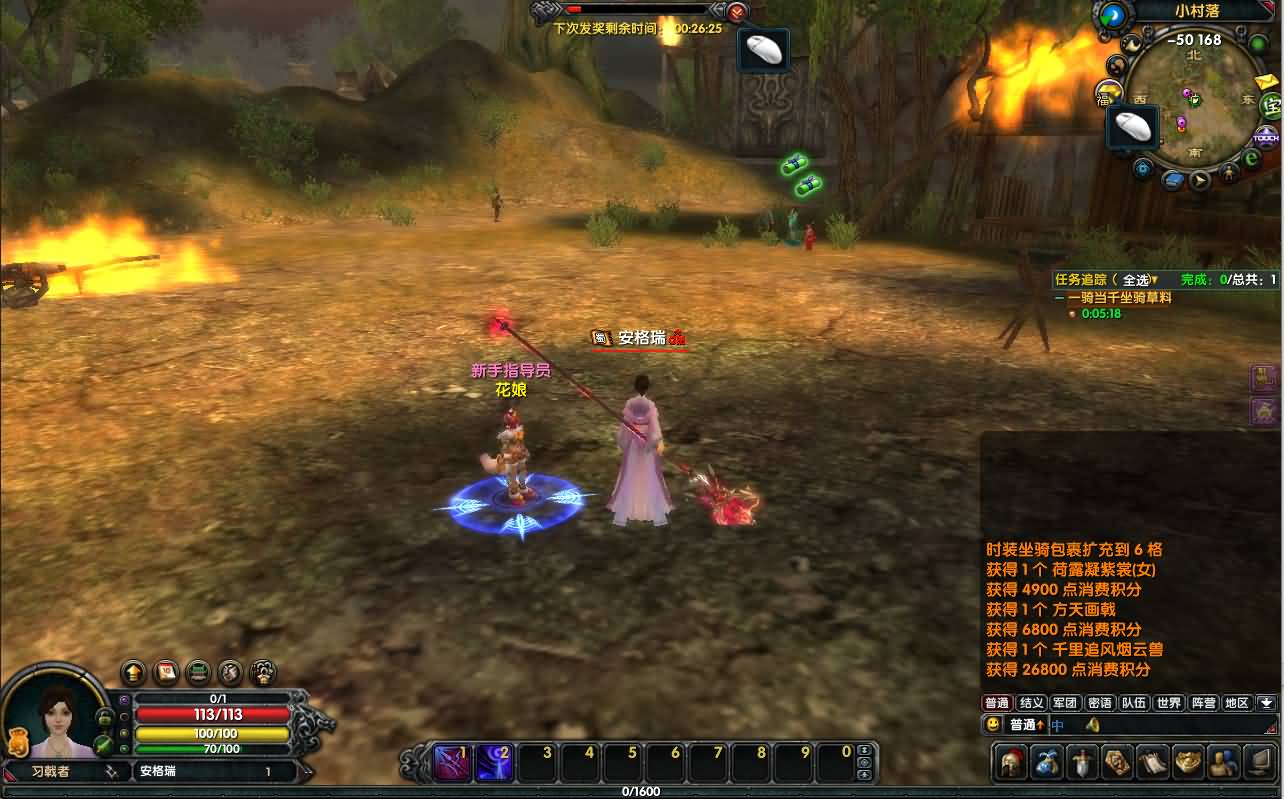Click the TOUCH button beside the minimap

click(x=1268, y=139)
